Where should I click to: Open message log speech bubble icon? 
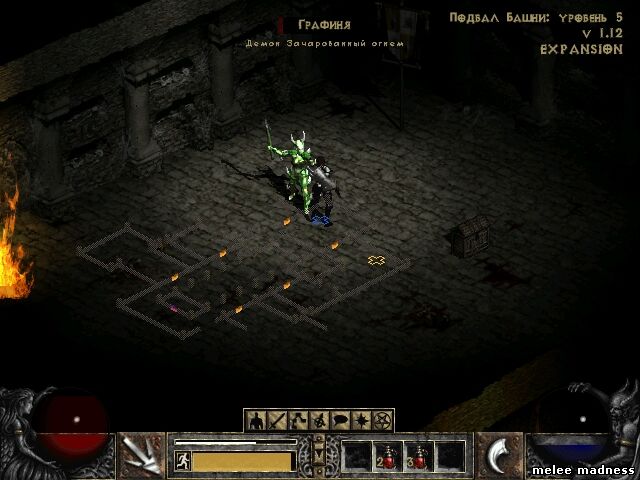point(340,420)
